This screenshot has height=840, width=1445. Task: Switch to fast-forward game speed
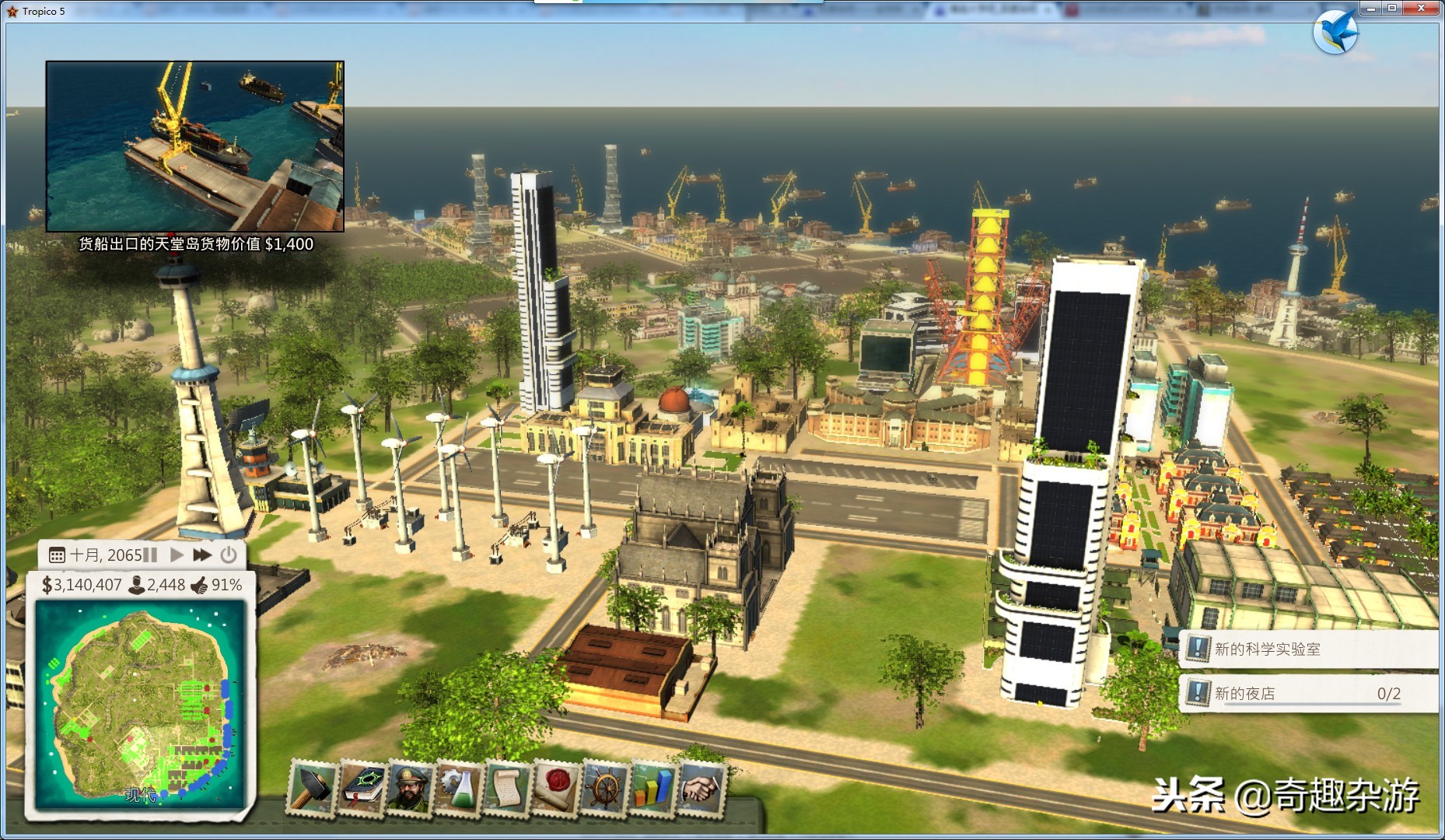pos(202,555)
